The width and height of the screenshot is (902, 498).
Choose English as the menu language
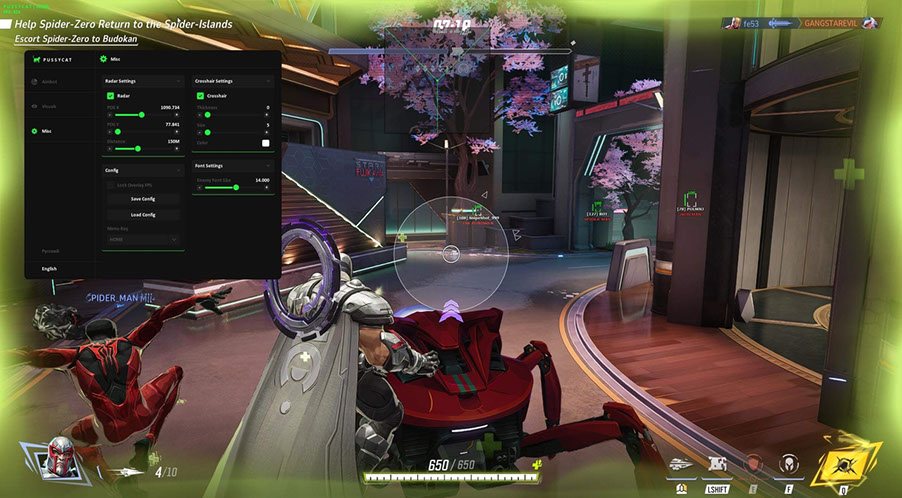[50, 269]
